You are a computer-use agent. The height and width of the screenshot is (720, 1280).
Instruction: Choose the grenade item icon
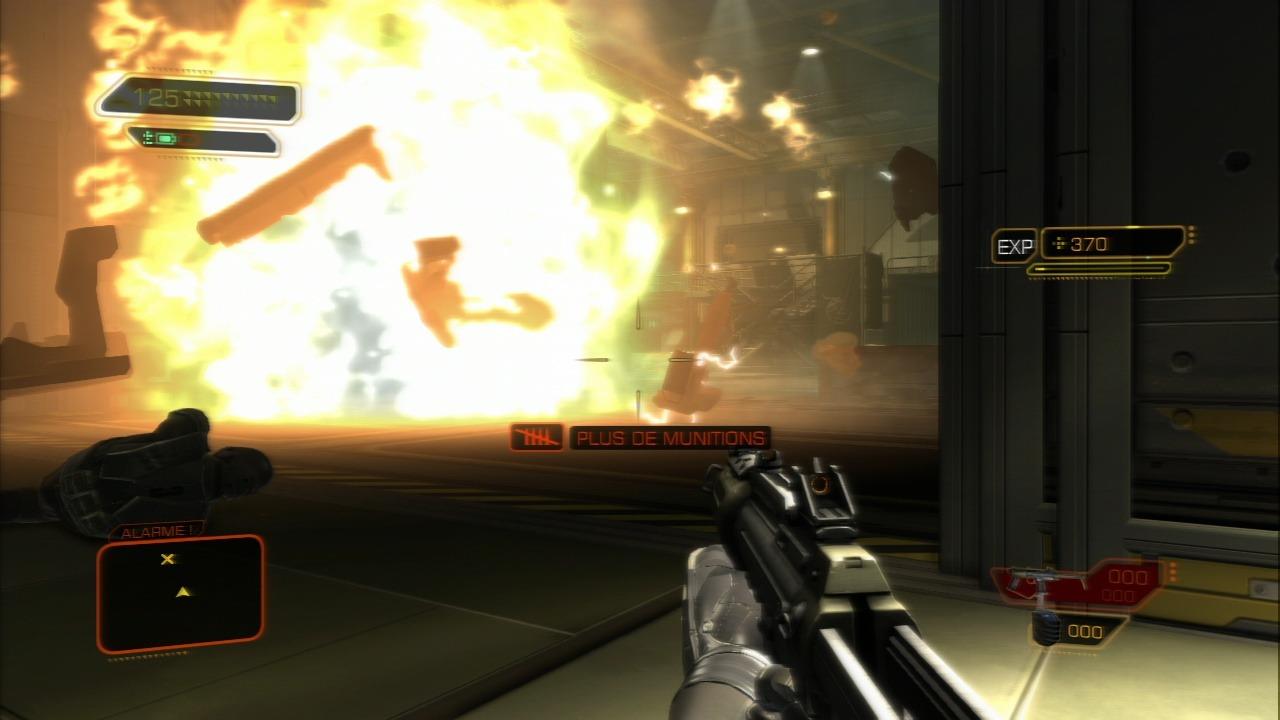point(1045,631)
